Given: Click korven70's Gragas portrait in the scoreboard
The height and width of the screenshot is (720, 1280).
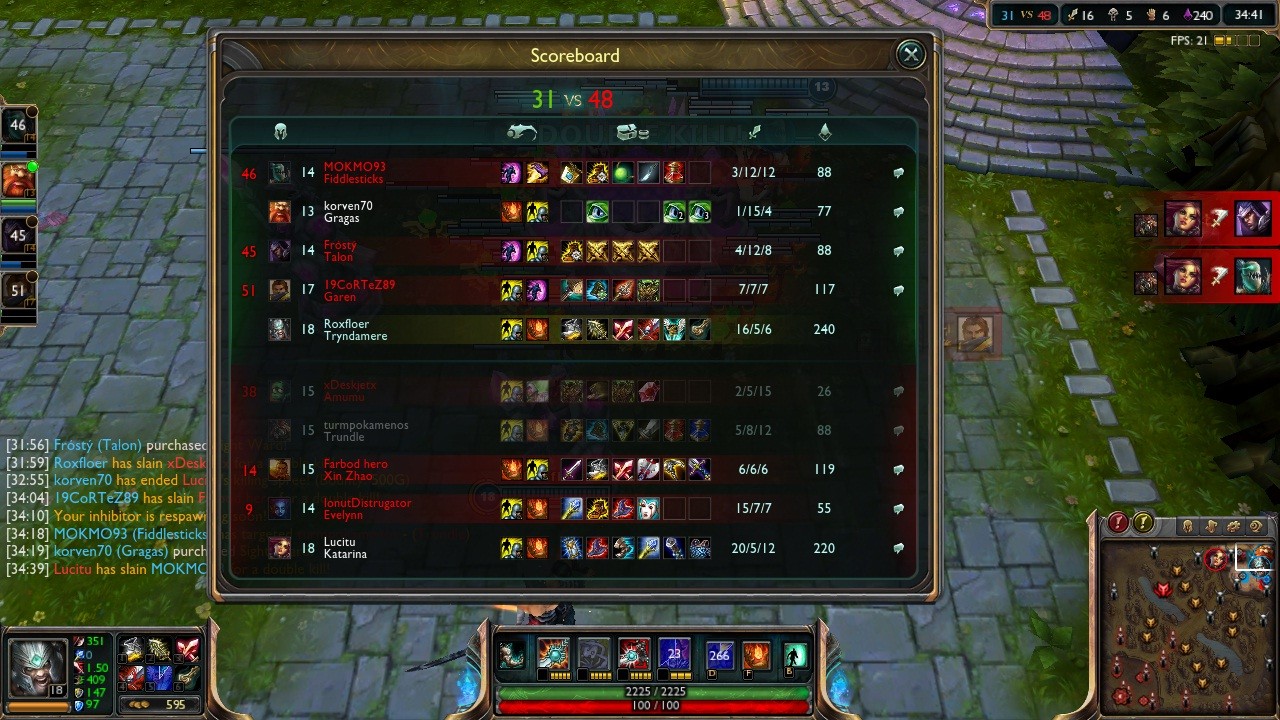Looking at the screenshot, I should (x=280, y=212).
